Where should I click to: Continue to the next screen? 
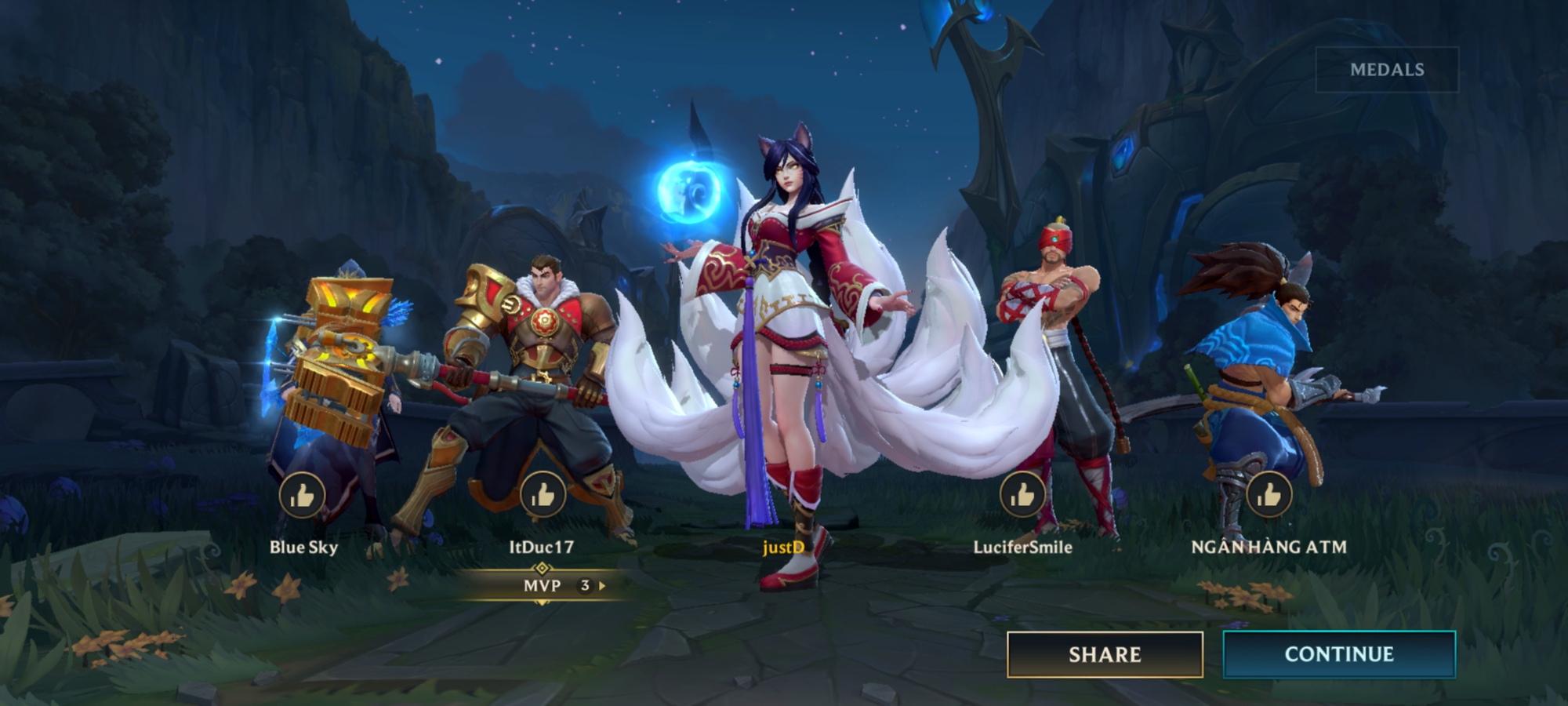1338,654
